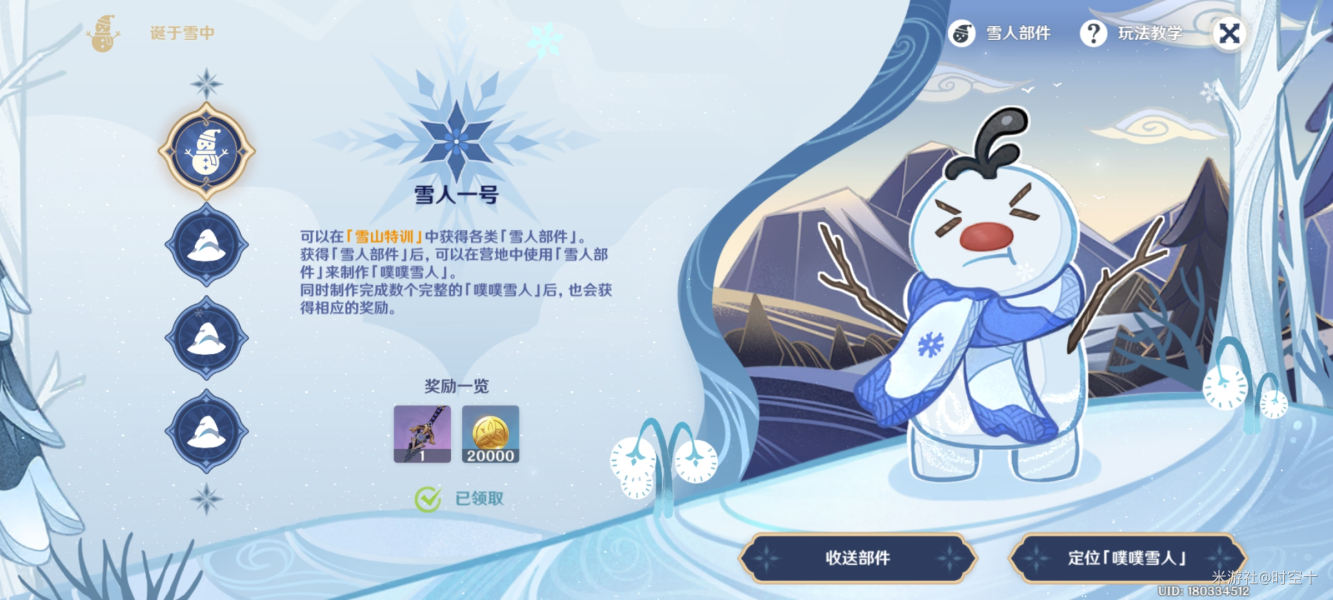View the 20000 Mora reward
The width and height of the screenshot is (1333, 600).
coord(490,433)
